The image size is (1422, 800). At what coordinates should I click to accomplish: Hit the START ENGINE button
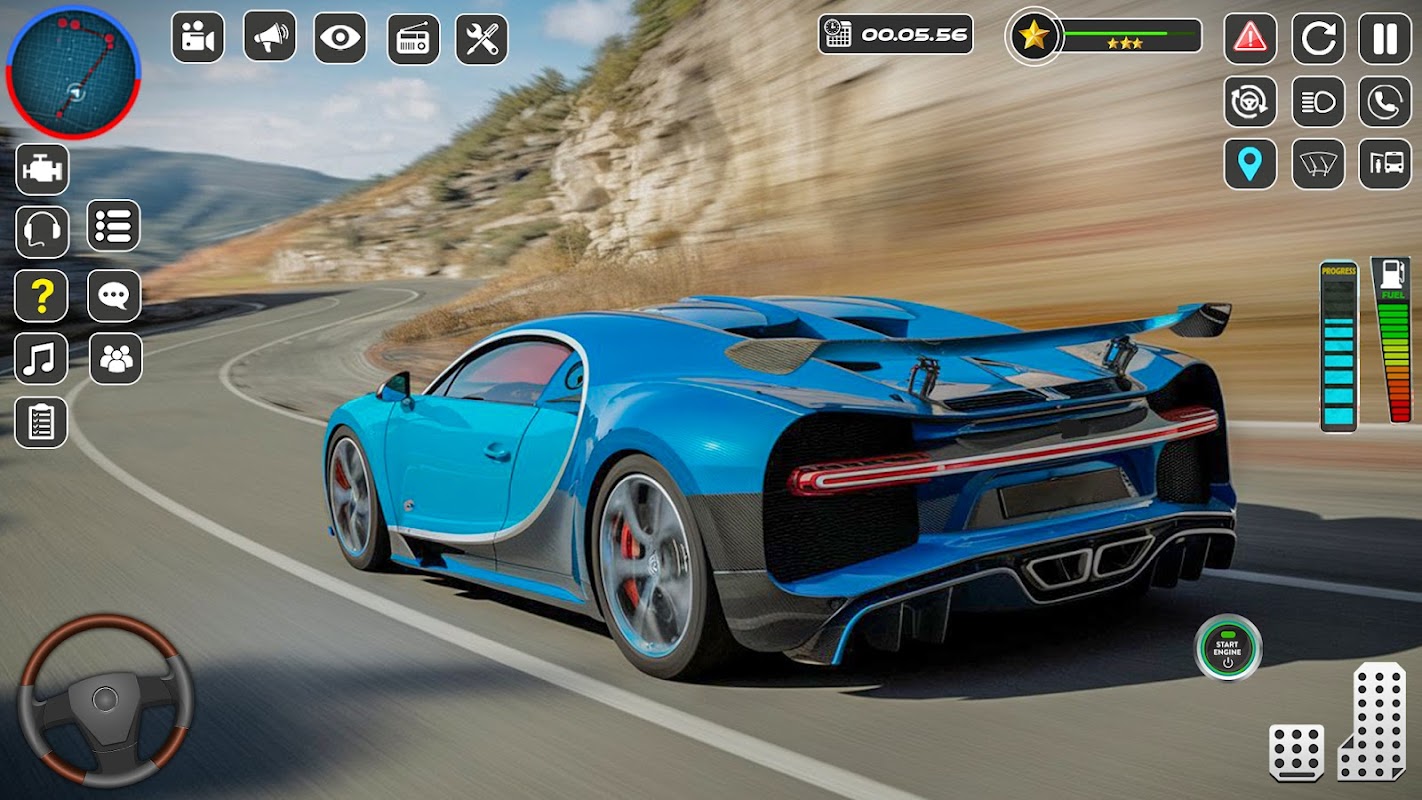click(1227, 648)
